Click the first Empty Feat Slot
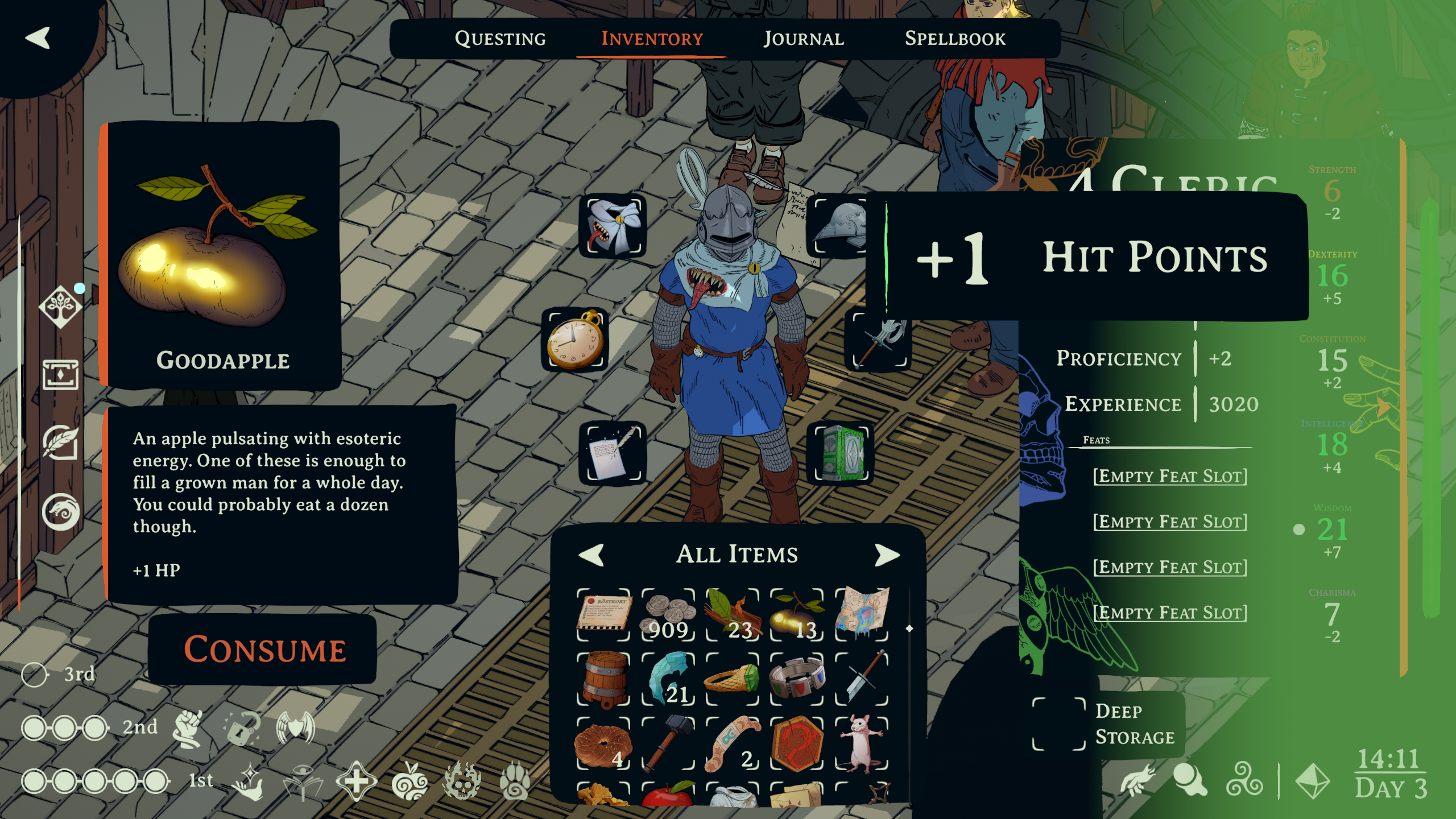The height and width of the screenshot is (819, 1456). pos(1170,476)
